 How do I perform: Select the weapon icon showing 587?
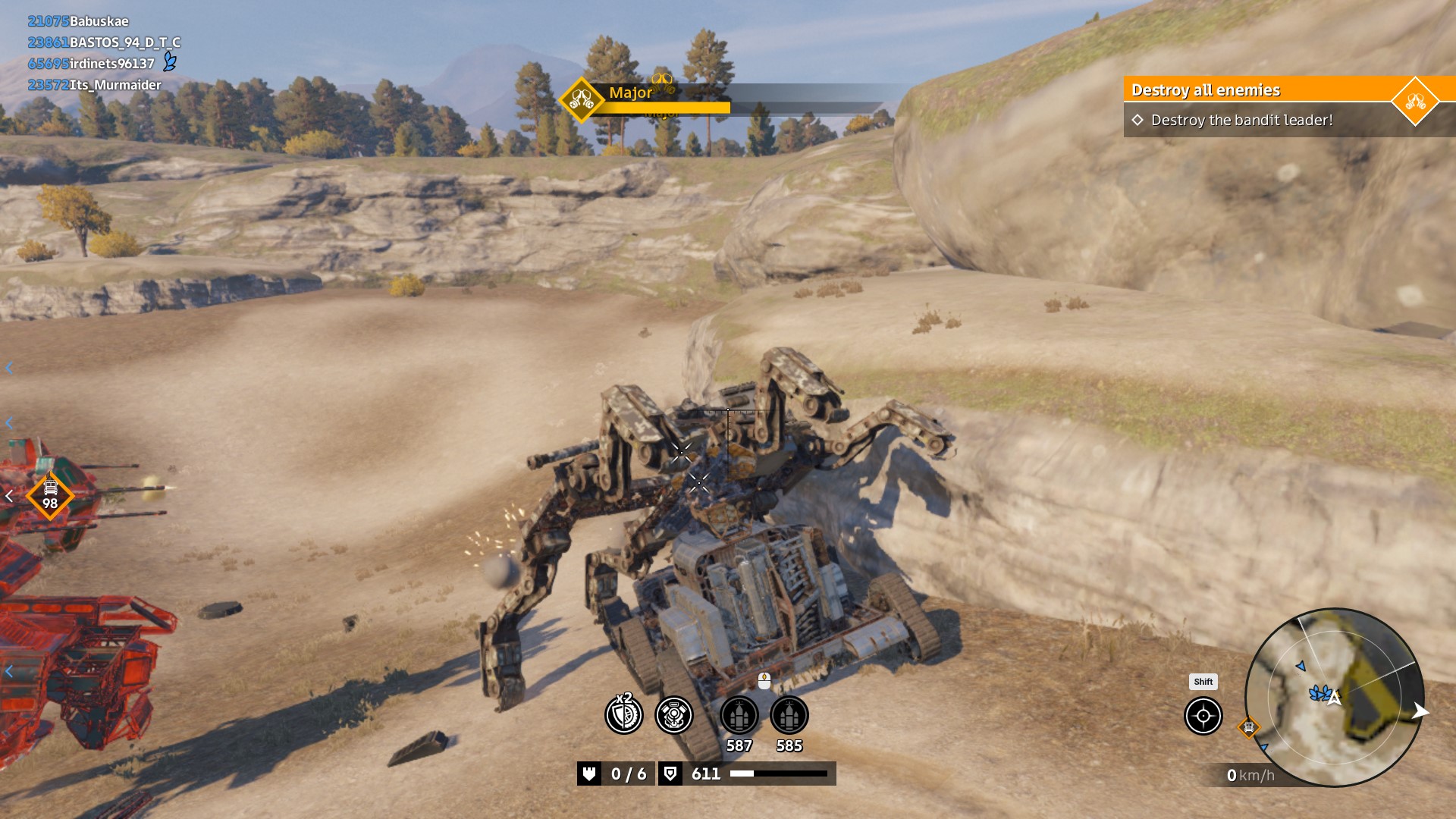(x=739, y=715)
